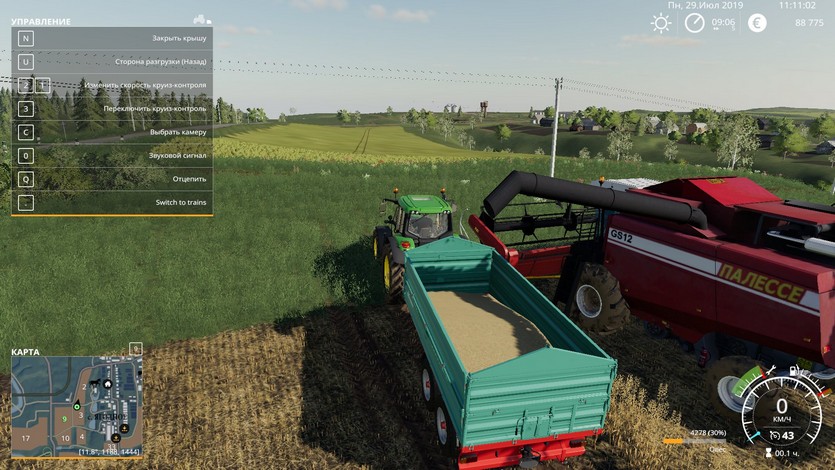835x470 pixels.
Task: Click the game clock icon
Action: (x=695, y=23)
